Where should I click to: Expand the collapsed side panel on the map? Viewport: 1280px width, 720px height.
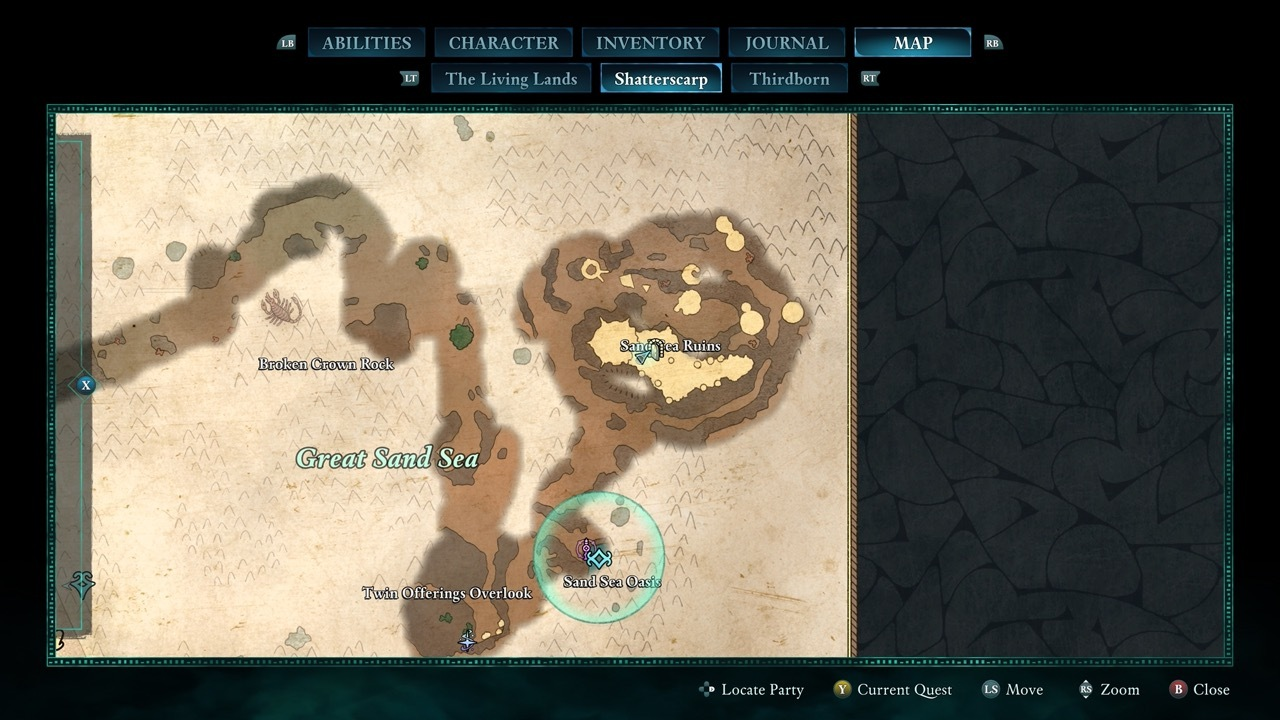pos(86,385)
